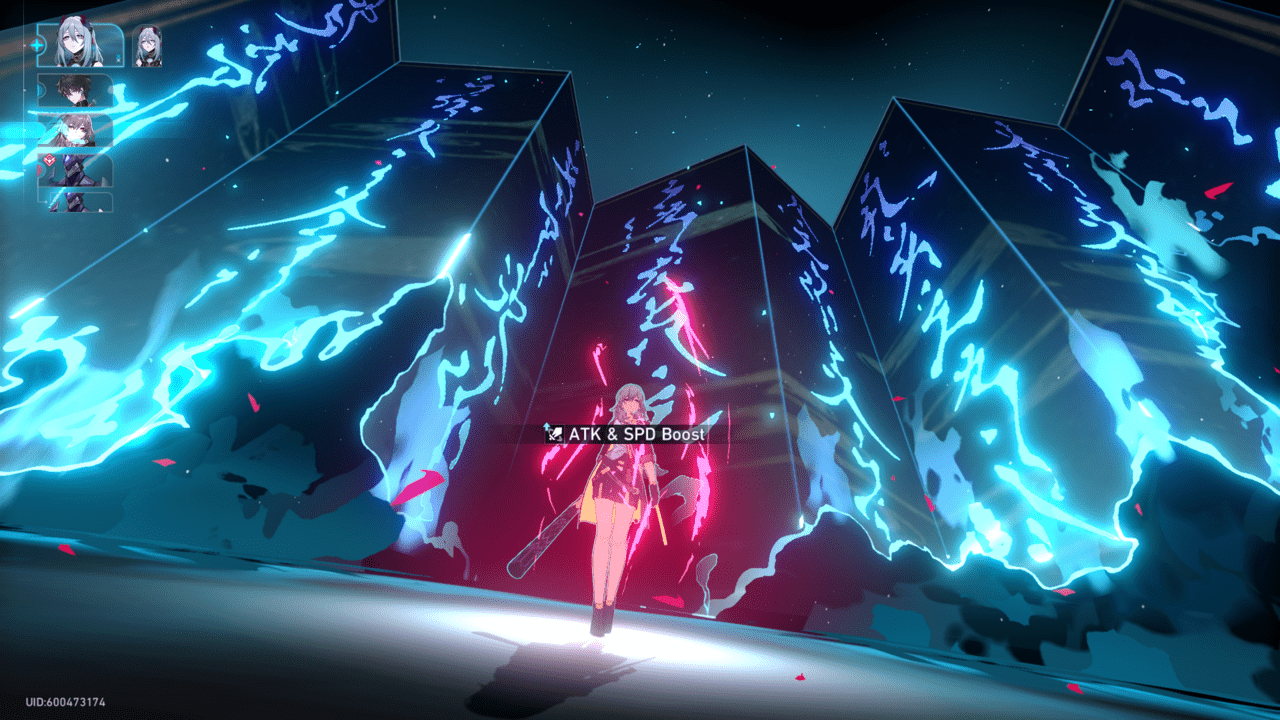
Task: Open the ATK & SPD Boost buff icon
Action: coord(557,433)
